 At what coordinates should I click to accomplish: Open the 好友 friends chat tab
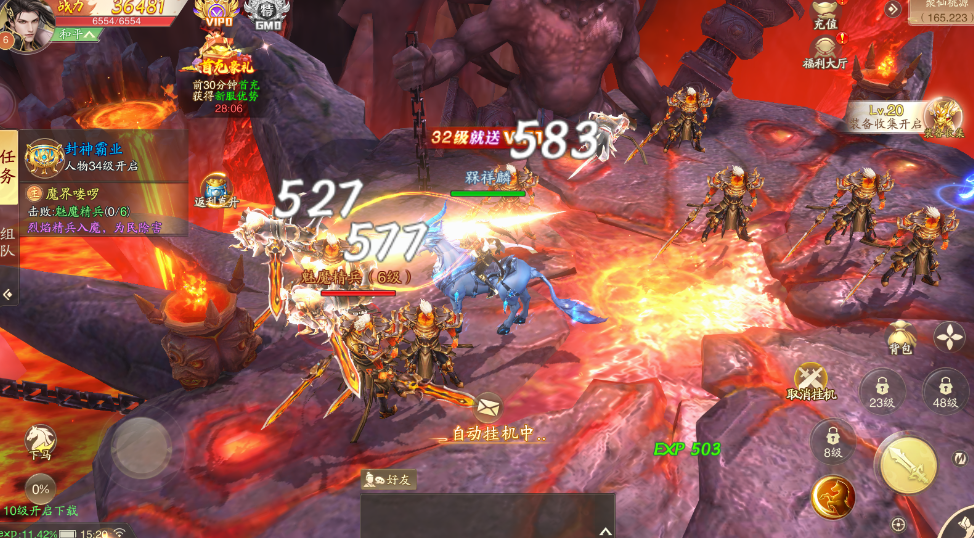tap(389, 480)
